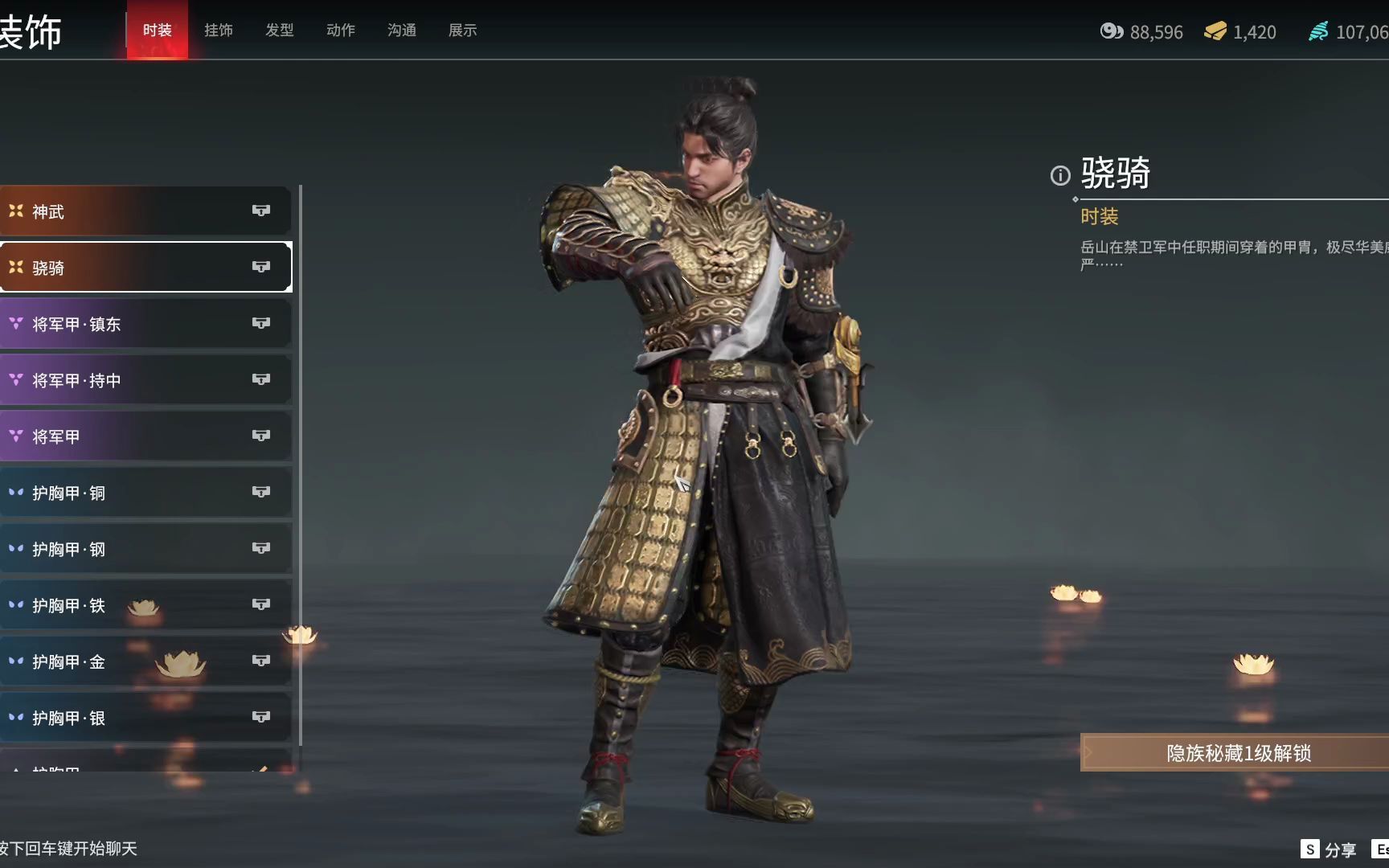Image resolution: width=1389 pixels, height=868 pixels.
Task: Click the 分享 share button
Action: [x=1329, y=850]
